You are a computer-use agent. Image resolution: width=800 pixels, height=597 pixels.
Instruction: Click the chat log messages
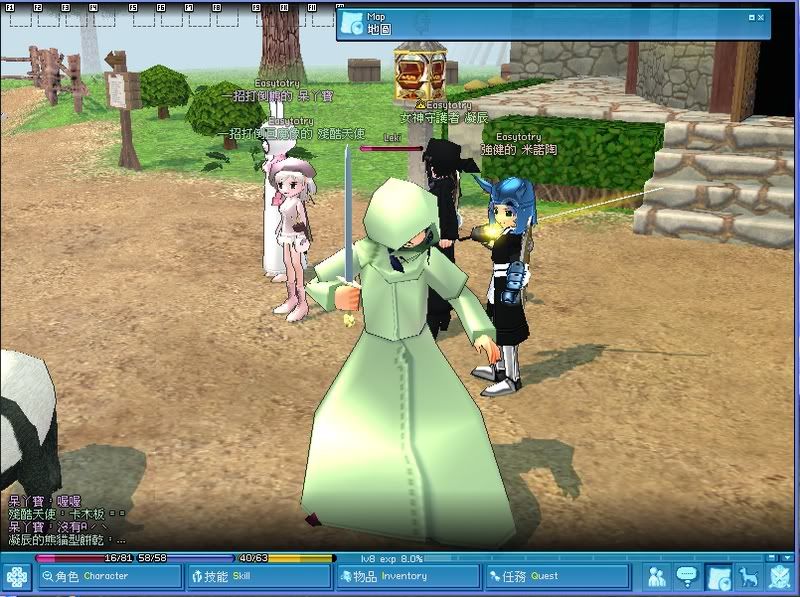(x=65, y=520)
